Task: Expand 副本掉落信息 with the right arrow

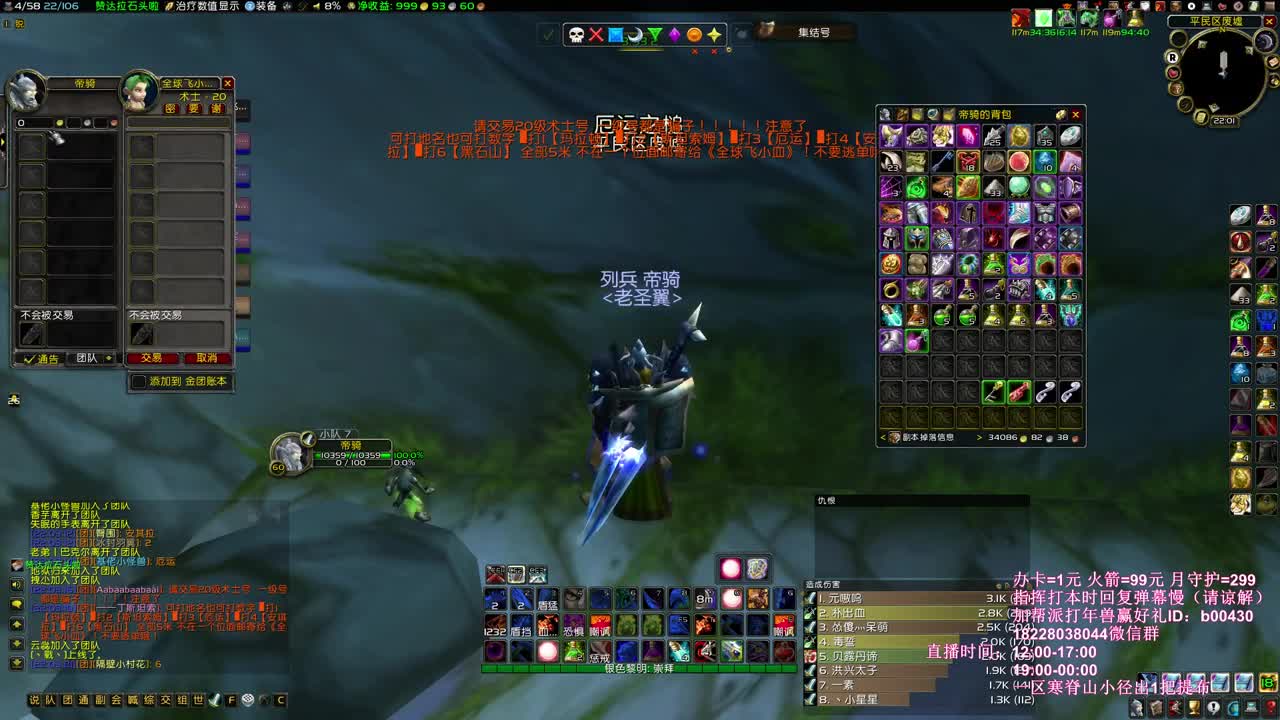Action: click(980, 438)
